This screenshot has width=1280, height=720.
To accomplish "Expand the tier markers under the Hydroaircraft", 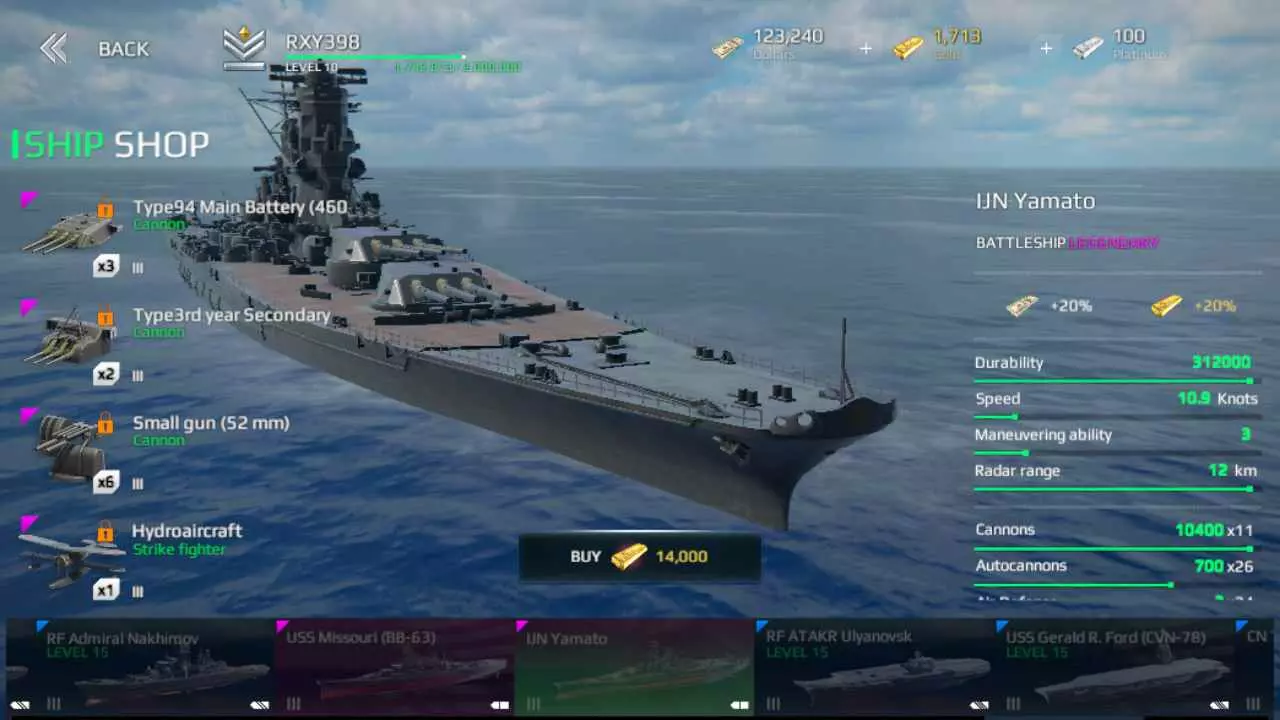I will (137, 591).
